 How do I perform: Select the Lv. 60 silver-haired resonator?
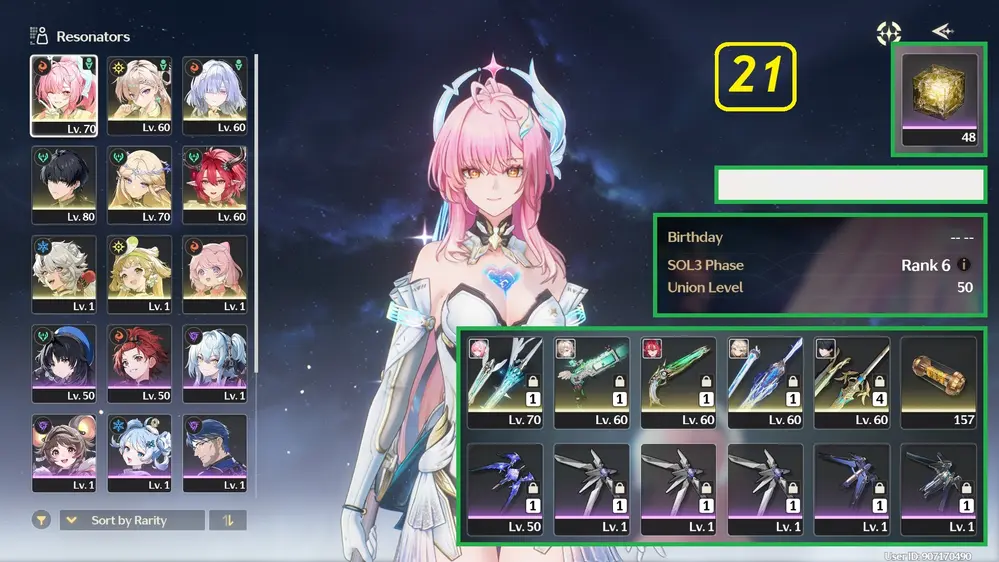[x=215, y=95]
